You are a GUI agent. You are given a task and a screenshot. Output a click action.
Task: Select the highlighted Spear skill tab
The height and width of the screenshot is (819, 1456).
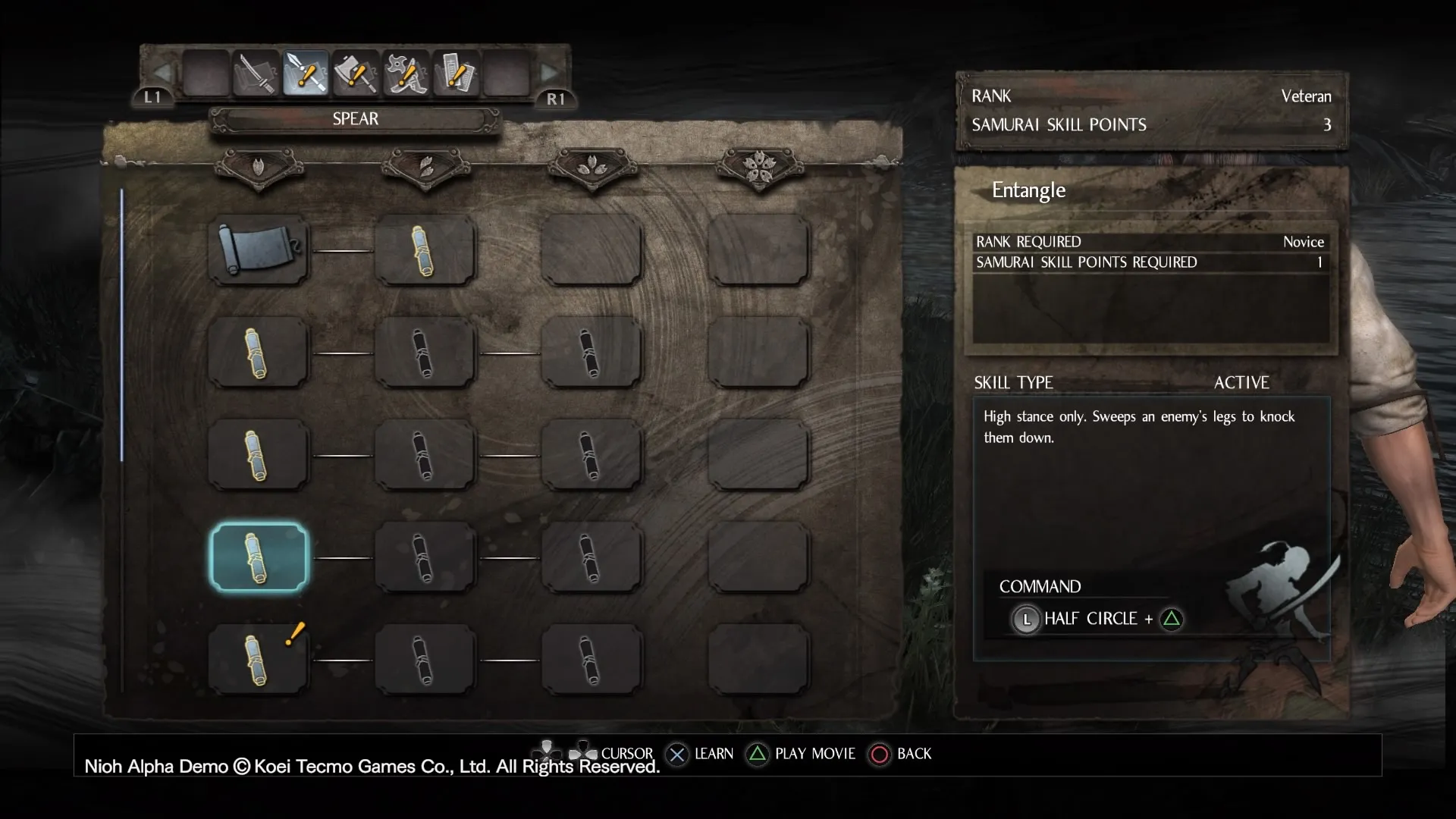pos(306,74)
